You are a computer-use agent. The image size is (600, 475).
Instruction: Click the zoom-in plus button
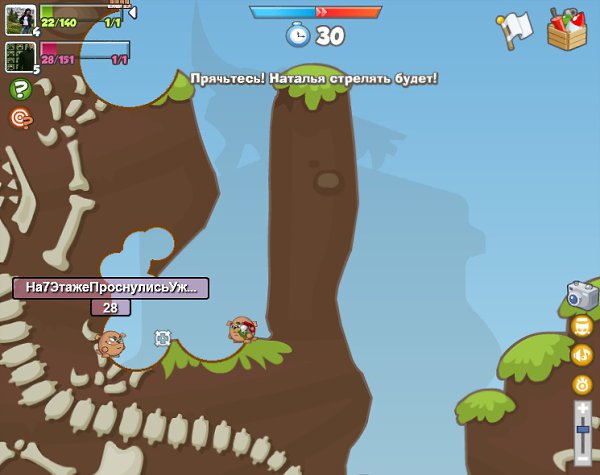582,408
